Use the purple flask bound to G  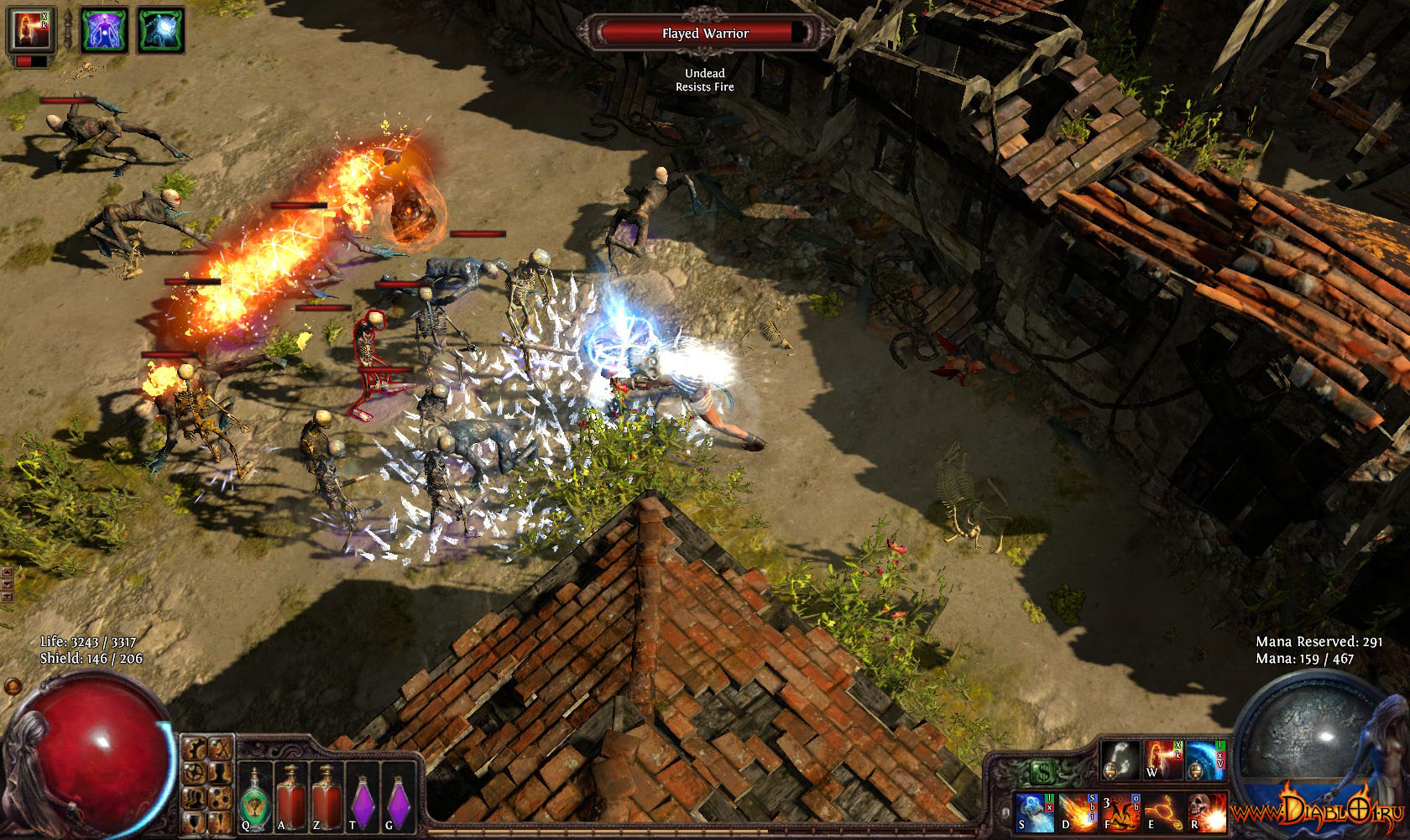coord(397,794)
